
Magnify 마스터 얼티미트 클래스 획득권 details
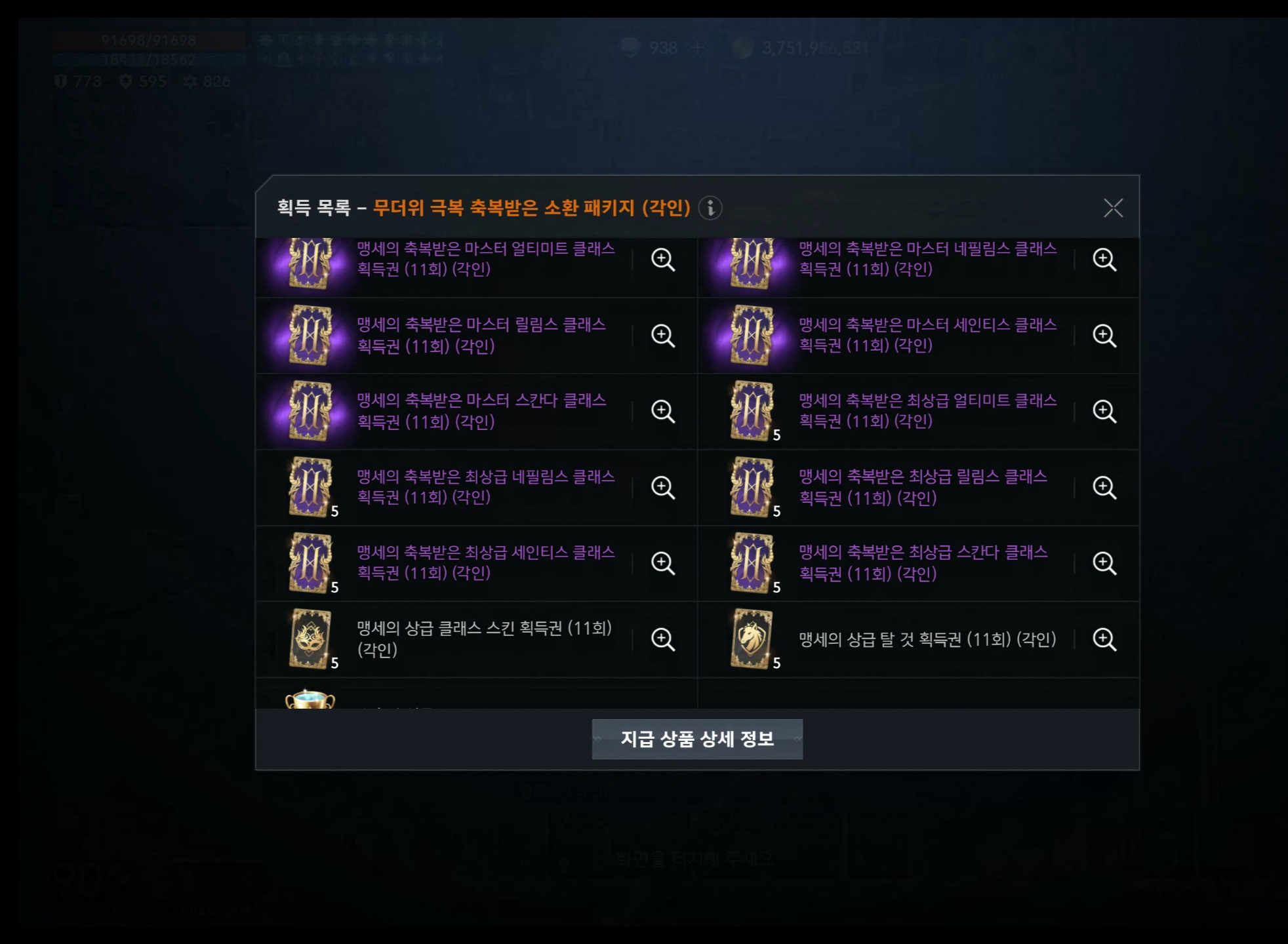664,260
